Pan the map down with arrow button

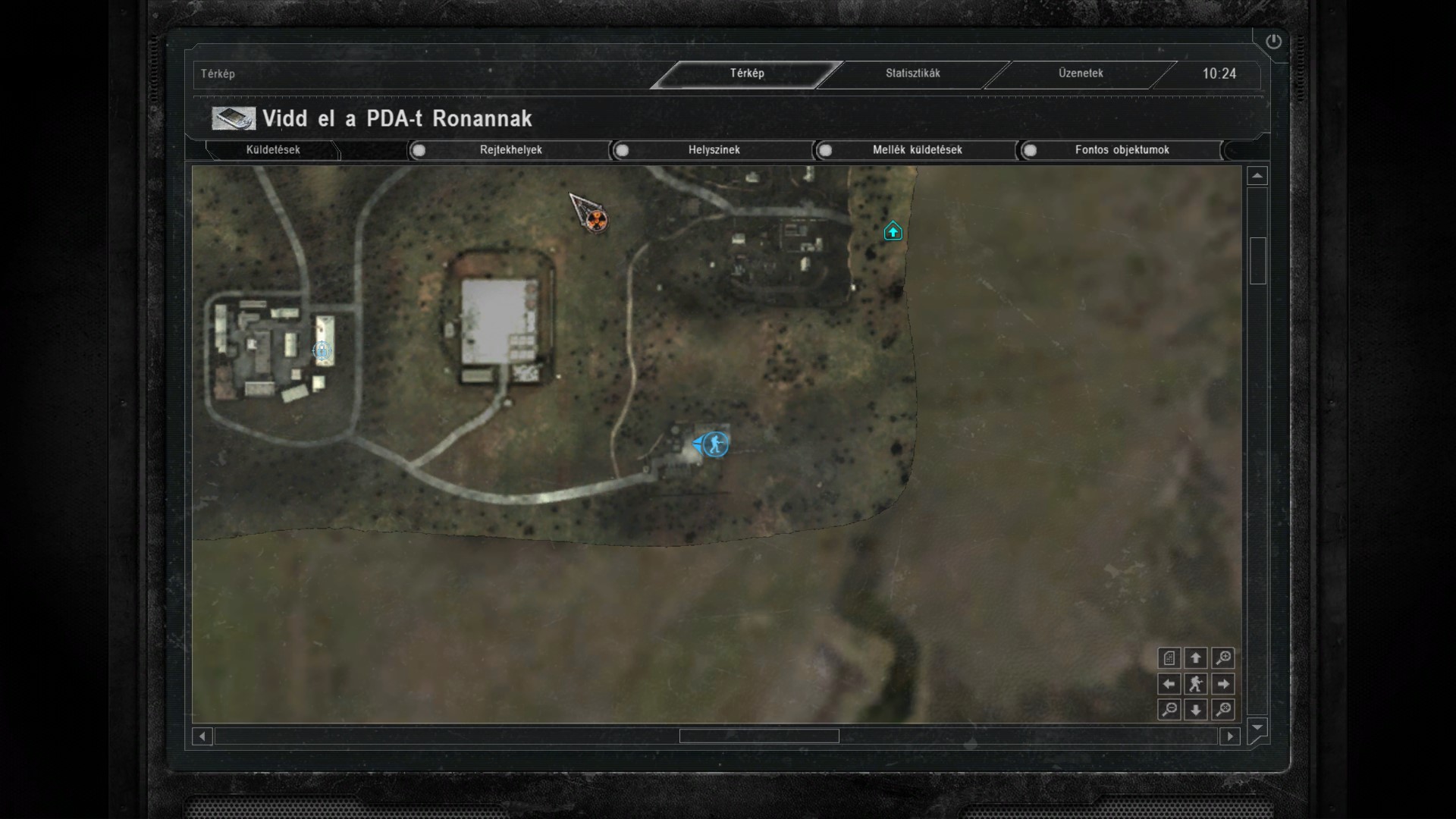(1196, 710)
